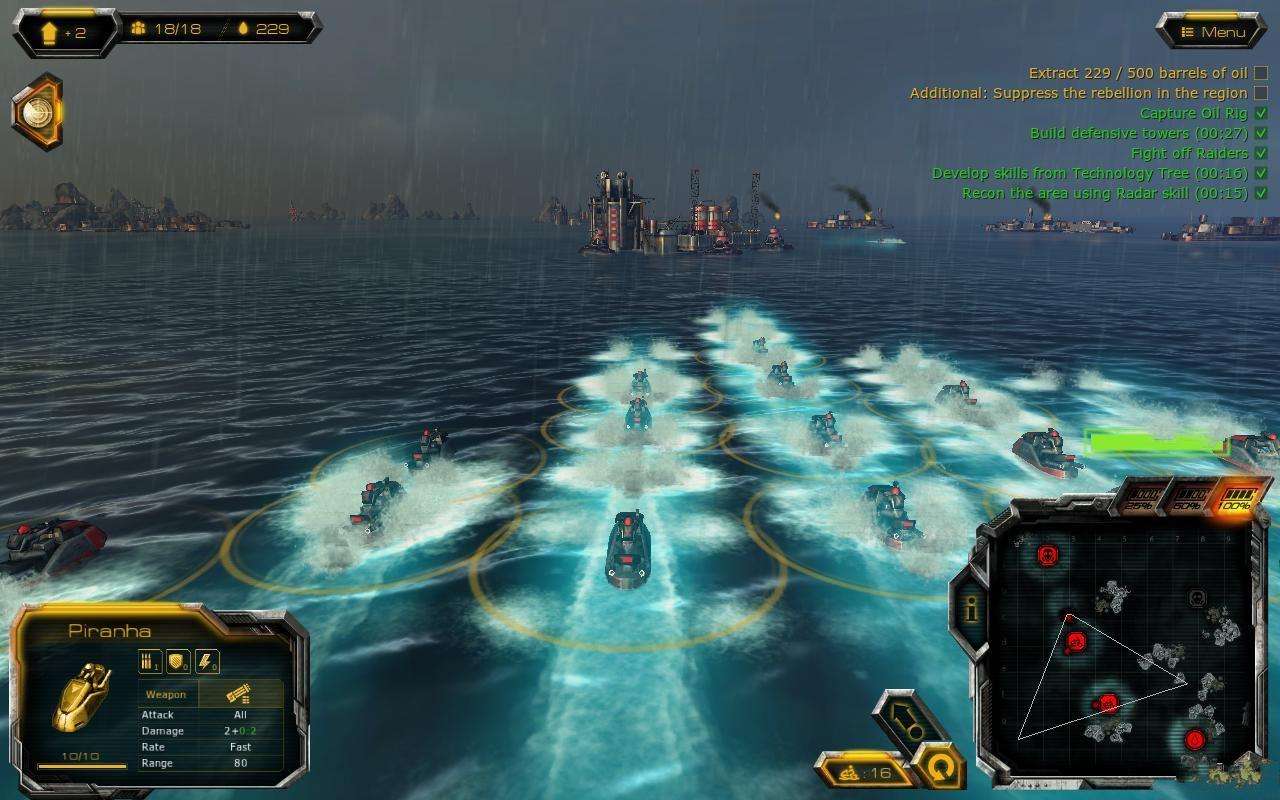Select the Weapon gatling gun icon
The height and width of the screenshot is (800, 1280).
pyautogui.click(x=239, y=694)
